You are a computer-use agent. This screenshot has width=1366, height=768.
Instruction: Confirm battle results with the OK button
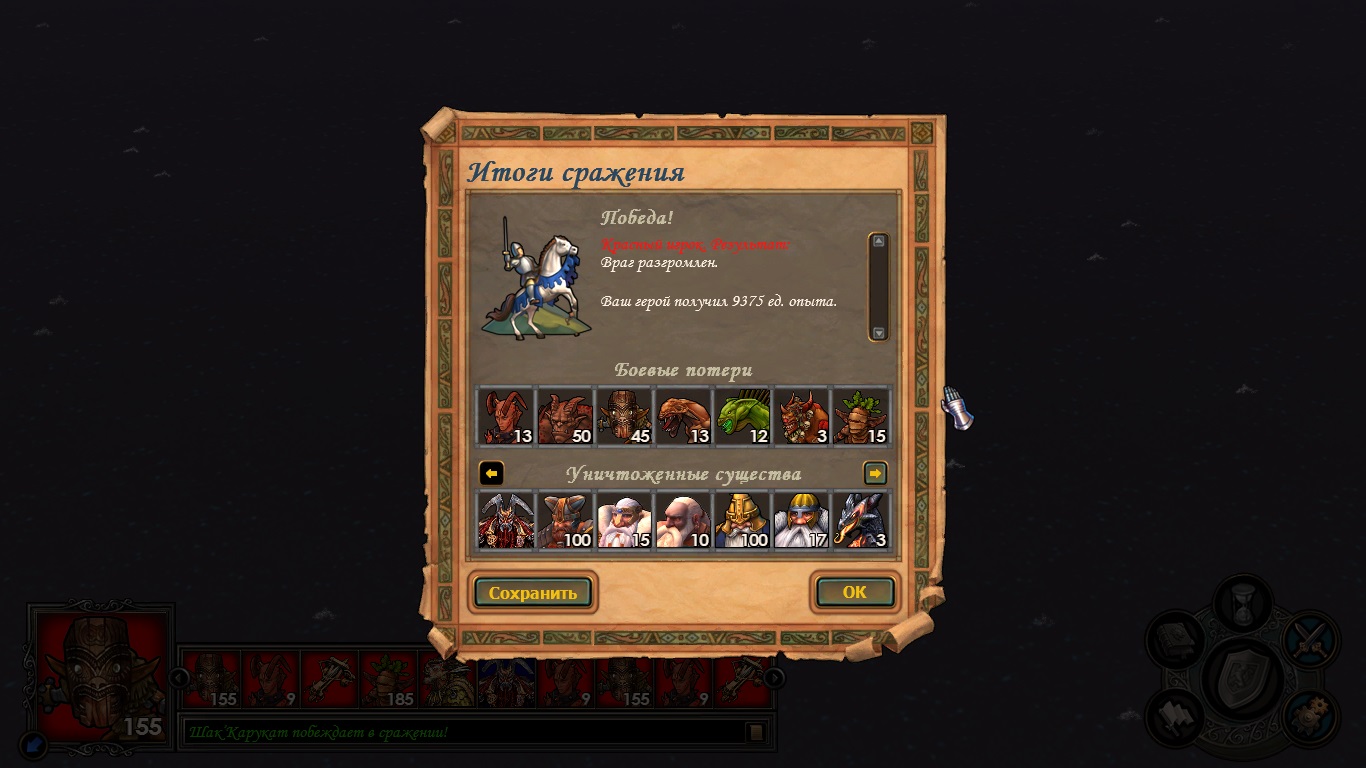pyautogui.click(x=854, y=592)
